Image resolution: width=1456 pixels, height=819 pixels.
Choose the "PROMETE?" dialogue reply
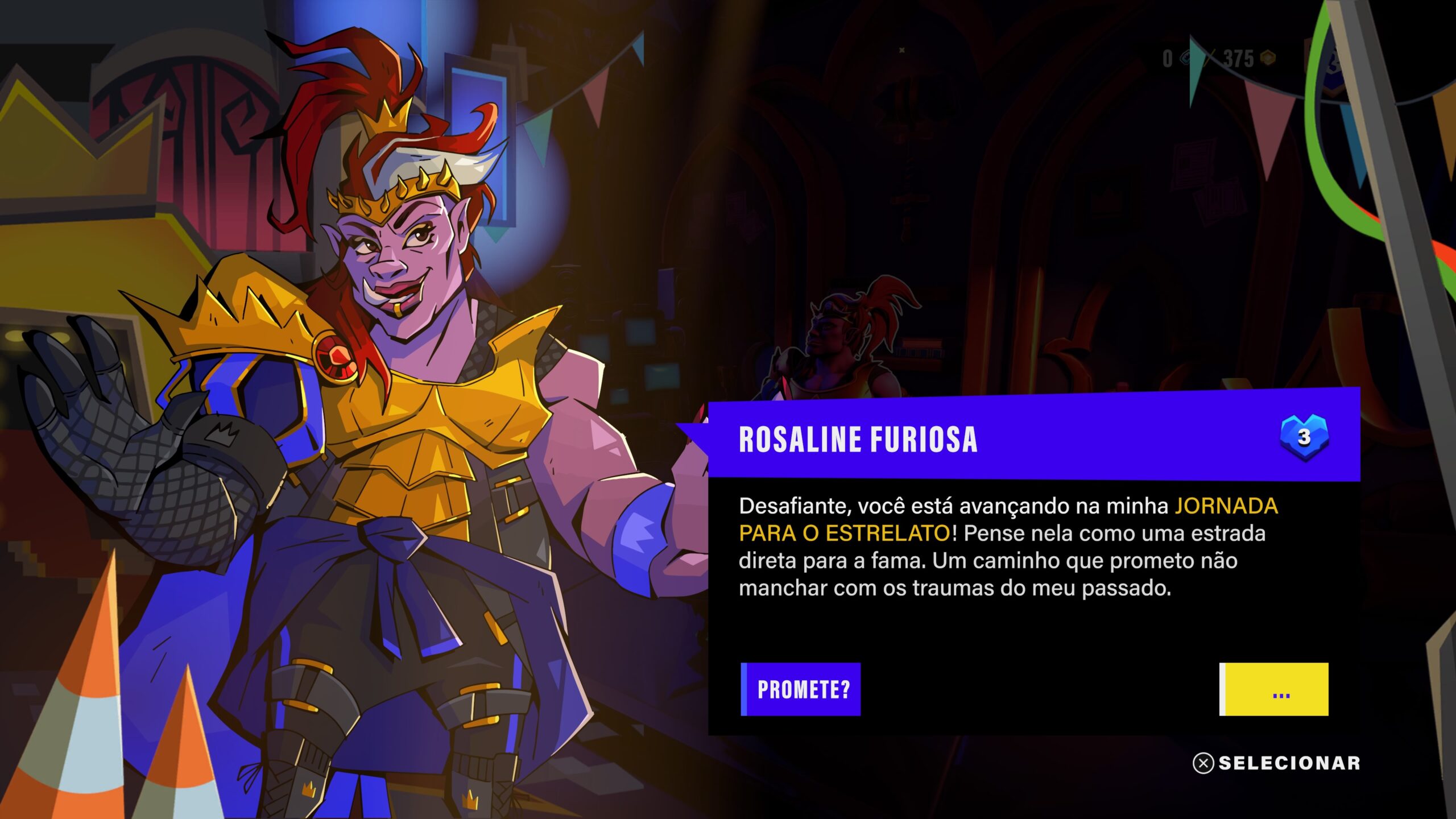(x=801, y=689)
